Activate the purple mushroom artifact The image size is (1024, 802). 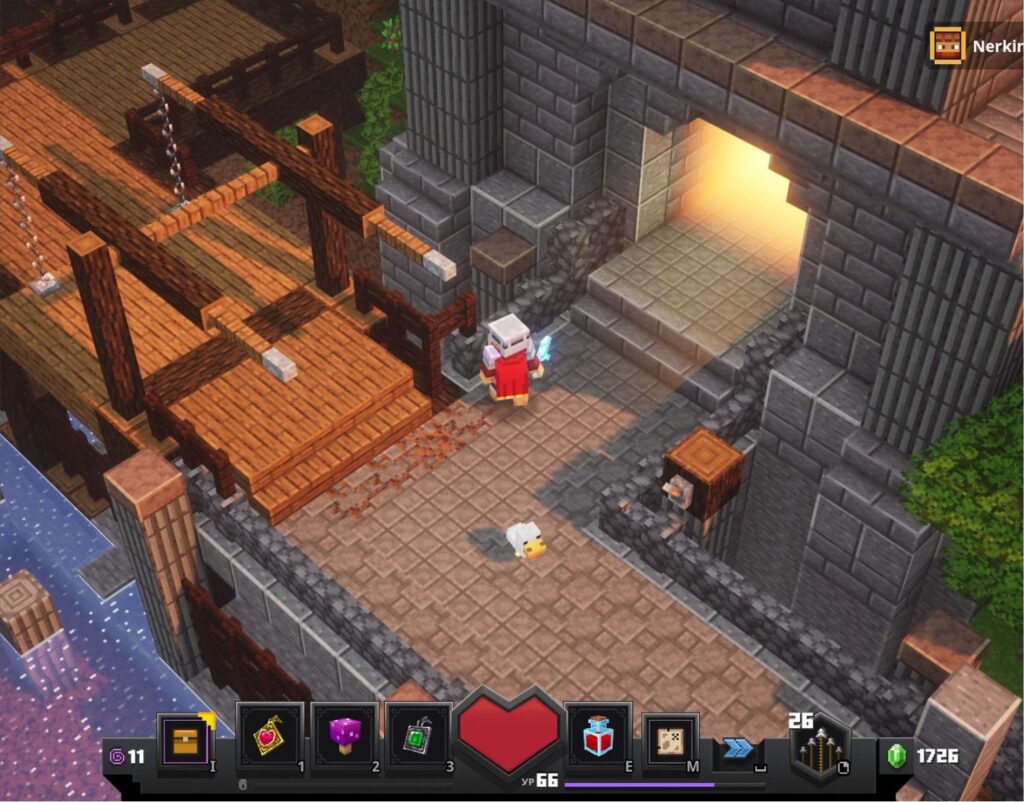344,737
